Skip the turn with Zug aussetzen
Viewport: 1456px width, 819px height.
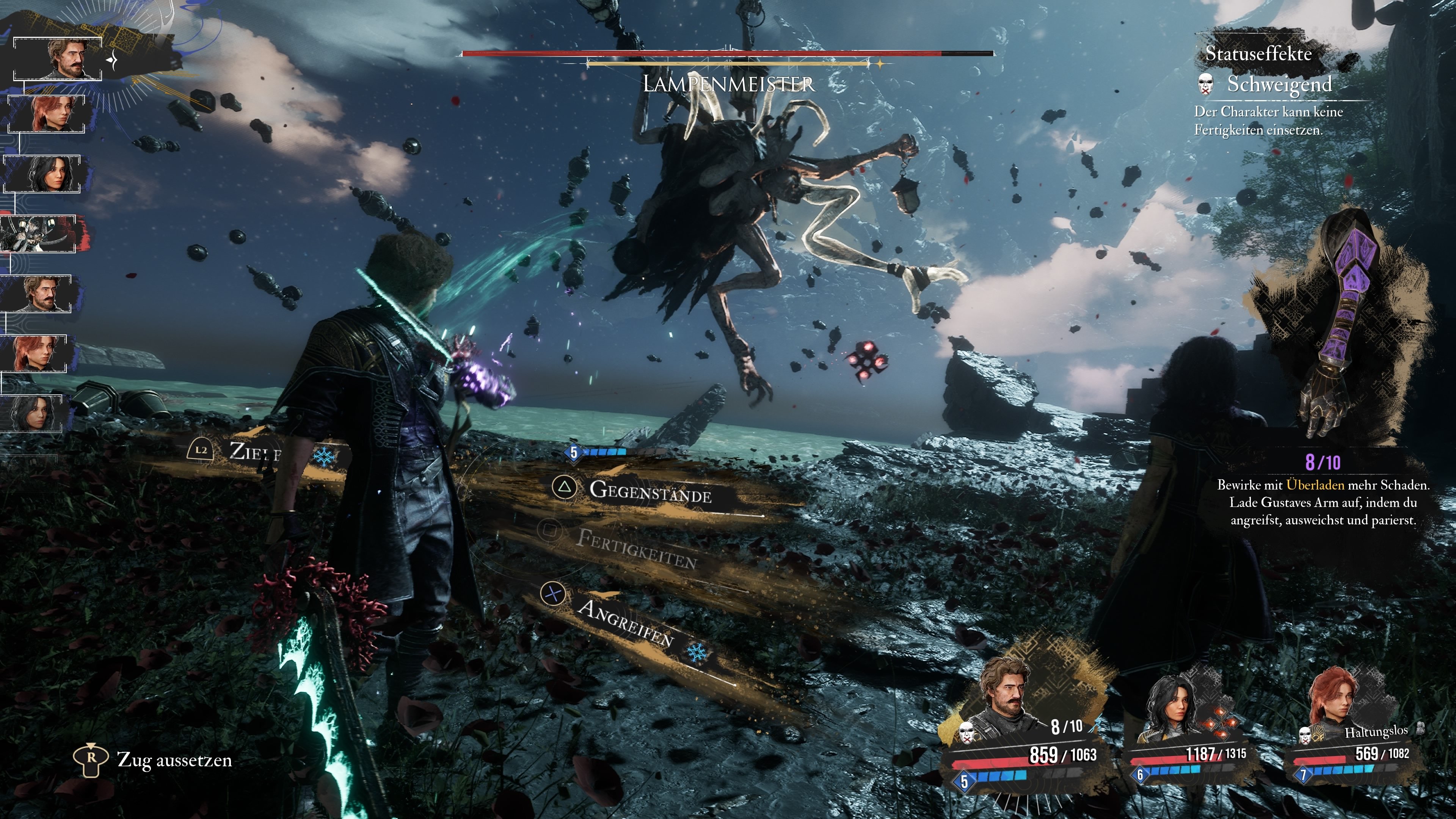tap(174, 760)
